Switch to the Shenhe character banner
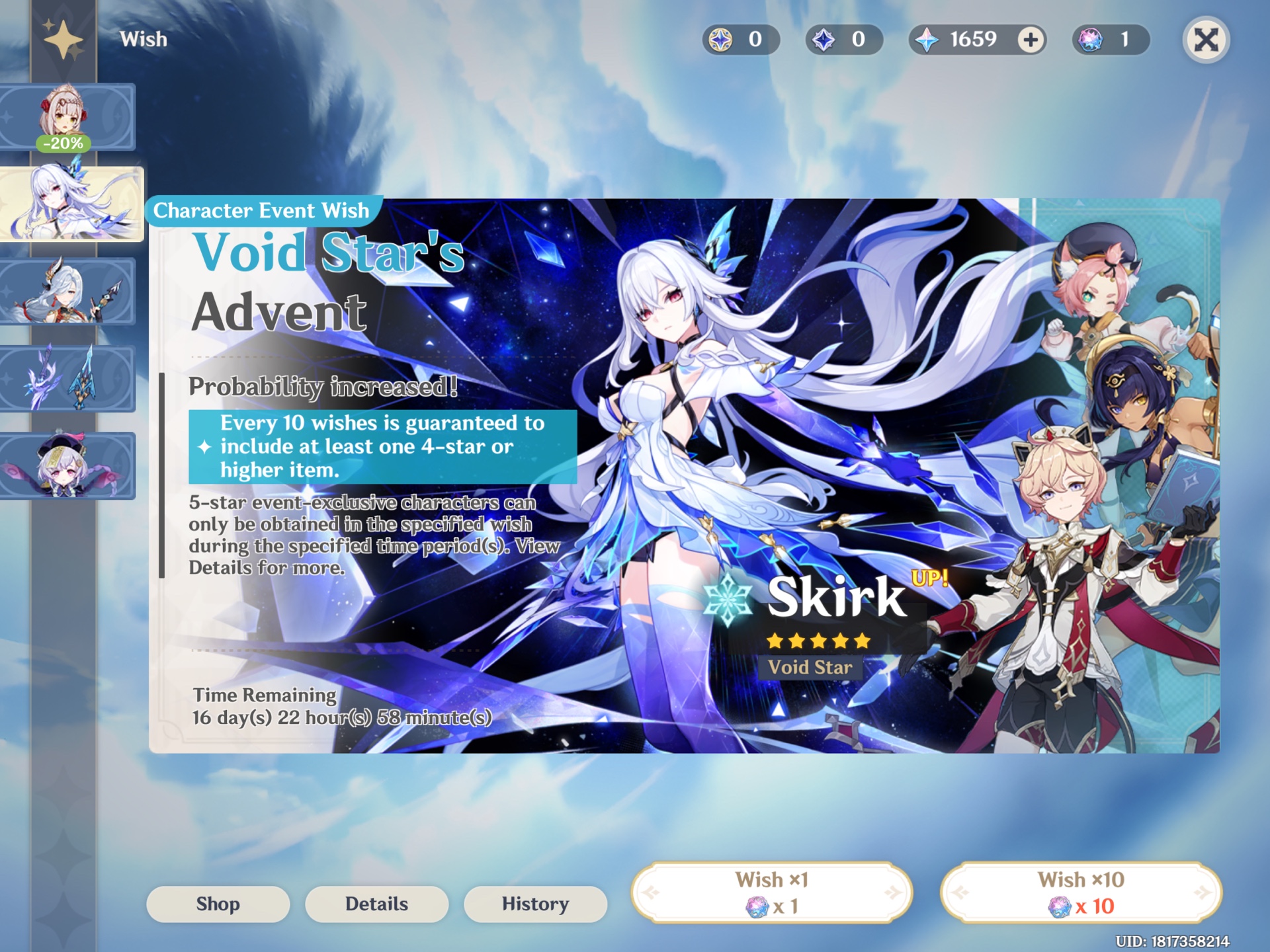 (x=68, y=291)
